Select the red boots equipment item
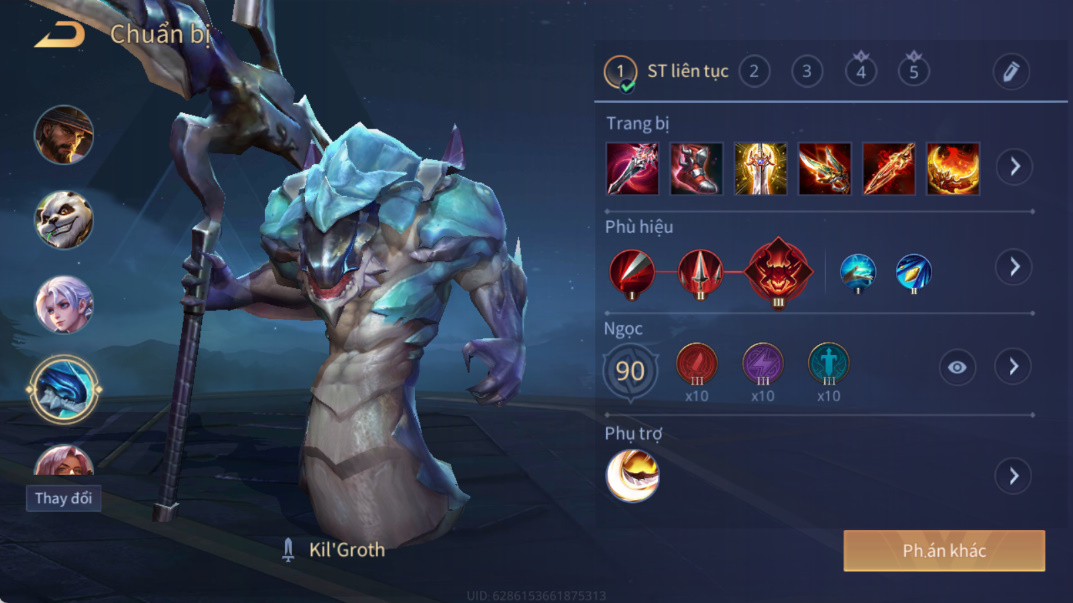The width and height of the screenshot is (1073, 603). [x=696, y=168]
